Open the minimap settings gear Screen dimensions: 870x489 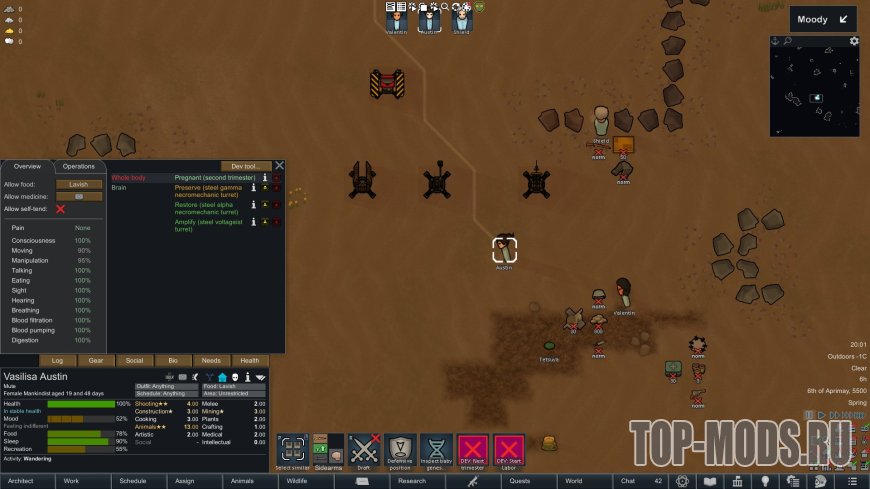click(x=854, y=41)
